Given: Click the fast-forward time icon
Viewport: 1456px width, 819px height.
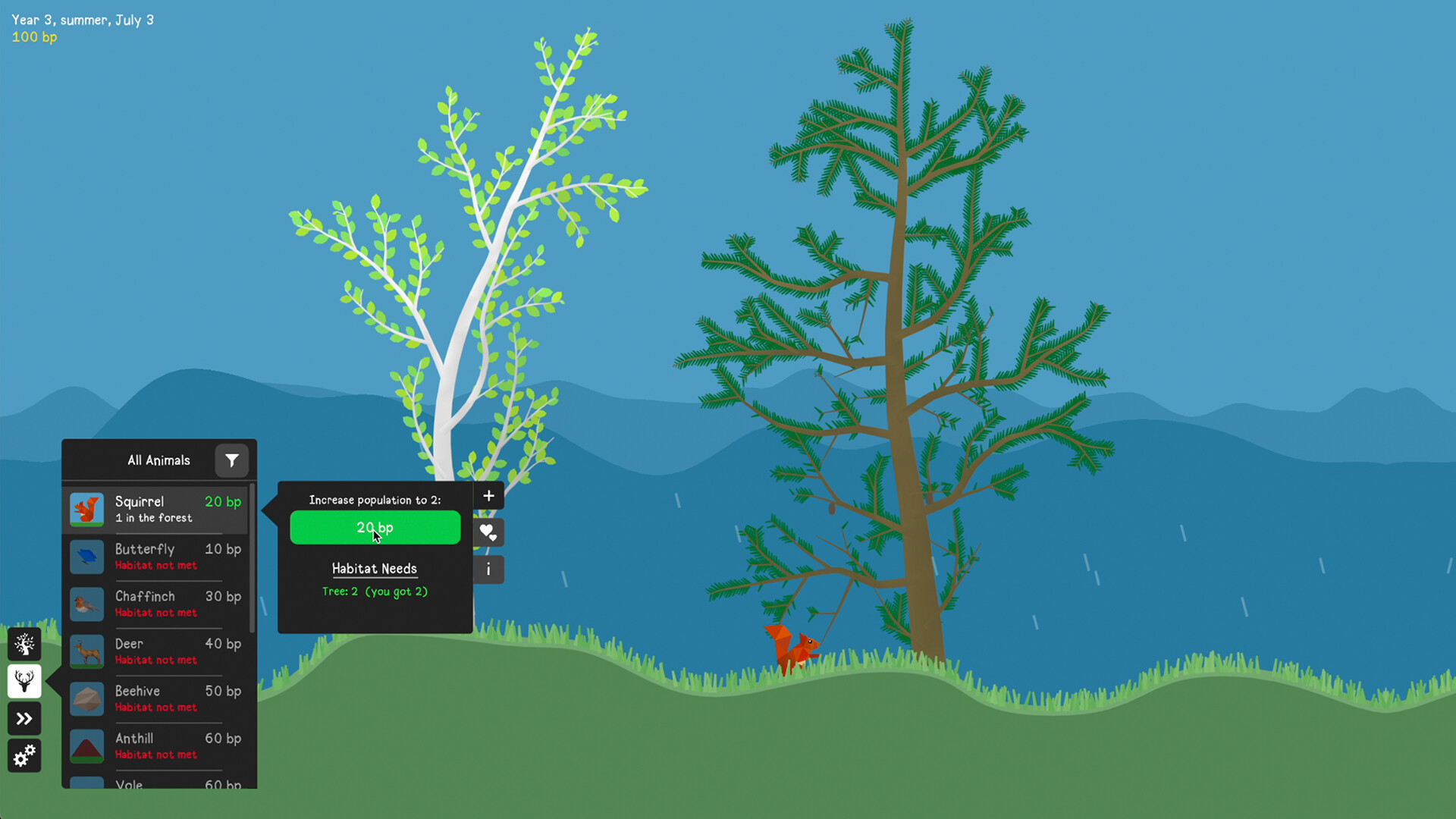Looking at the screenshot, I should click(x=24, y=718).
